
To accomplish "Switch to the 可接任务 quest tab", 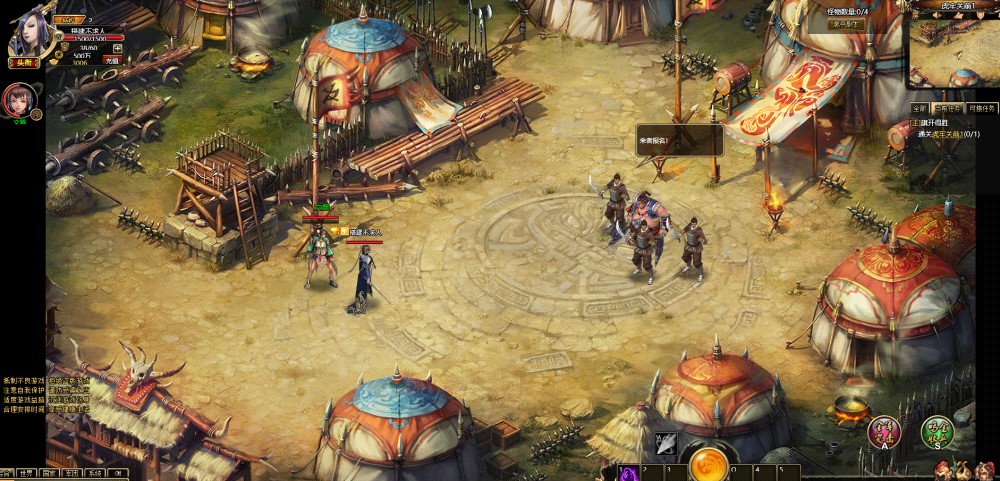I will click(982, 108).
